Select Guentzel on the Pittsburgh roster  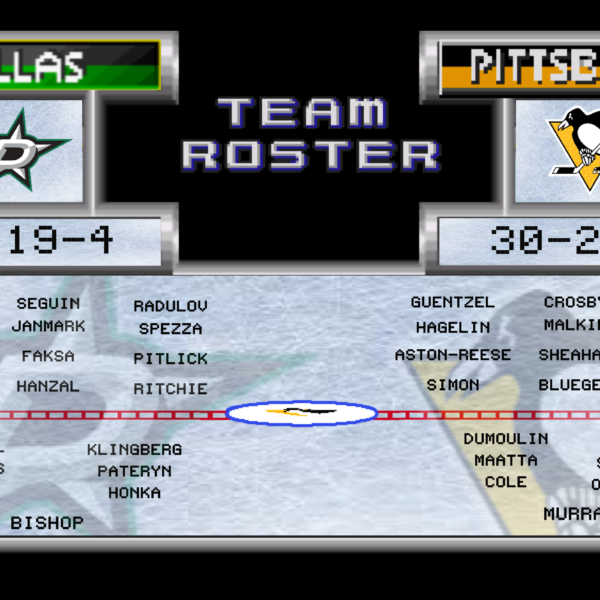point(452,302)
